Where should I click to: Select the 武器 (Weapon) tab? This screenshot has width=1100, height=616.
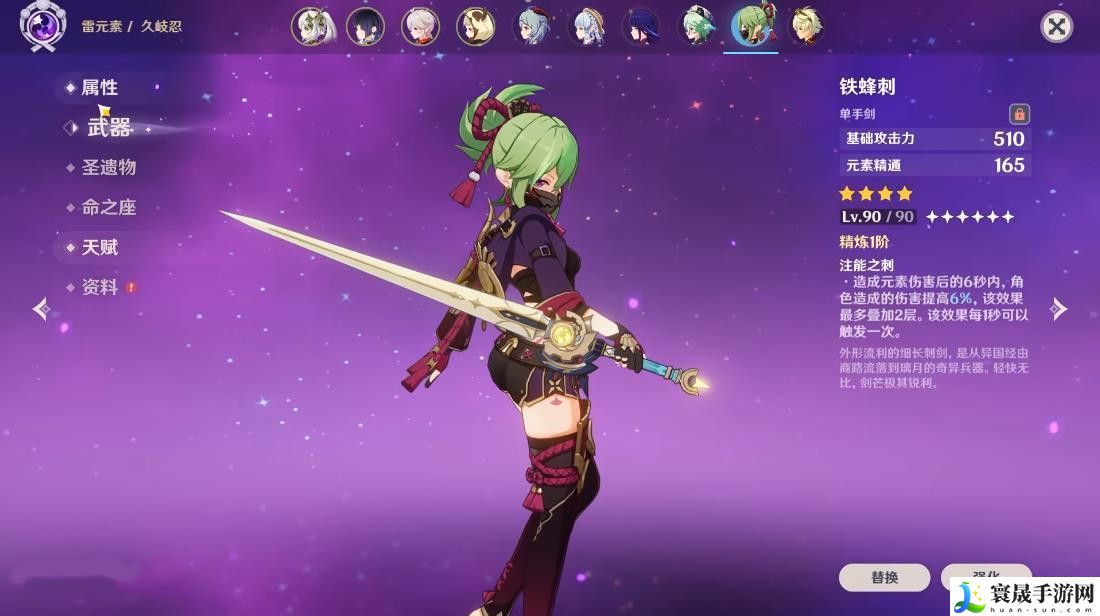[x=109, y=127]
